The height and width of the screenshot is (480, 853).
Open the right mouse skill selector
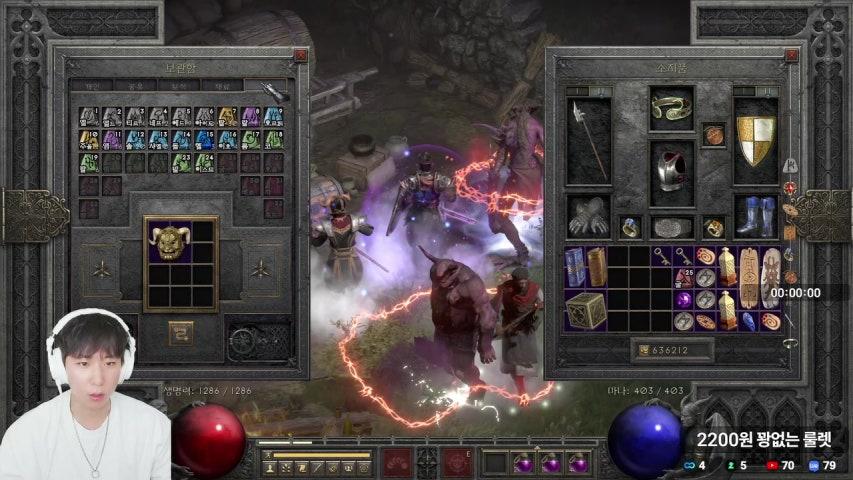[x=457, y=462]
